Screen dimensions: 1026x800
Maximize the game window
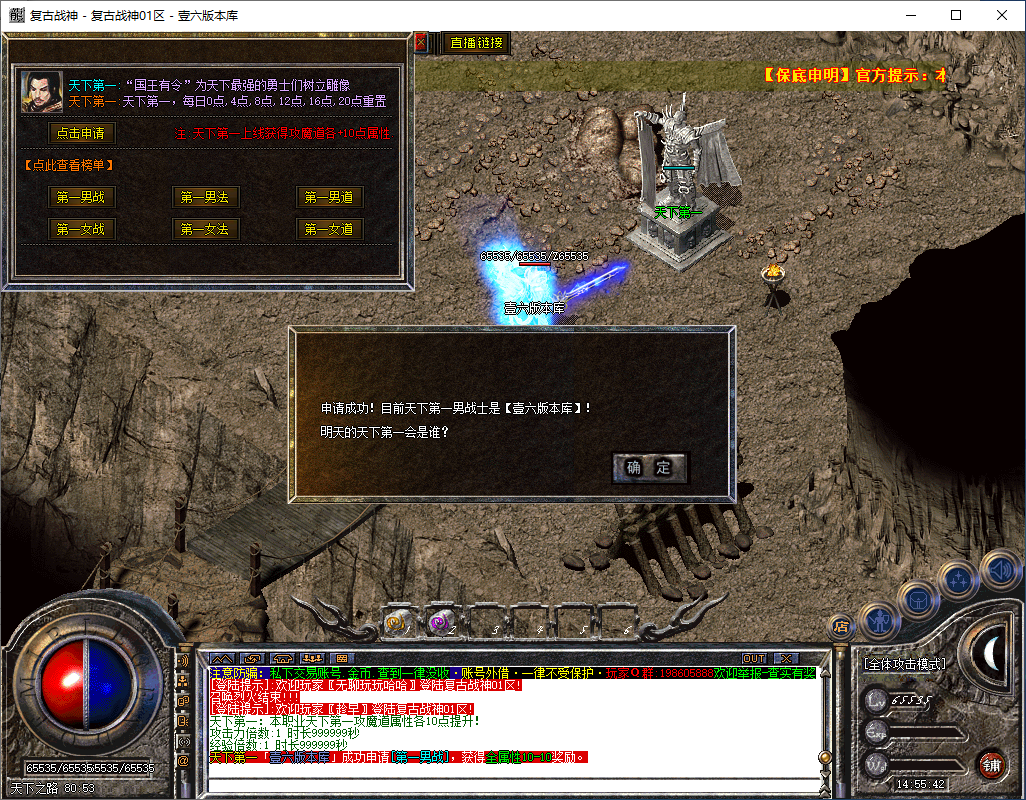(x=956, y=15)
